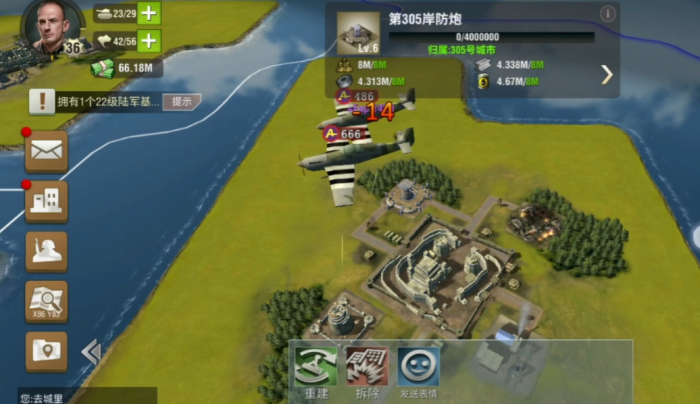This screenshot has height=404, width=700.
Task: Collapse the left sidebar with double arrow
Action: (x=91, y=352)
